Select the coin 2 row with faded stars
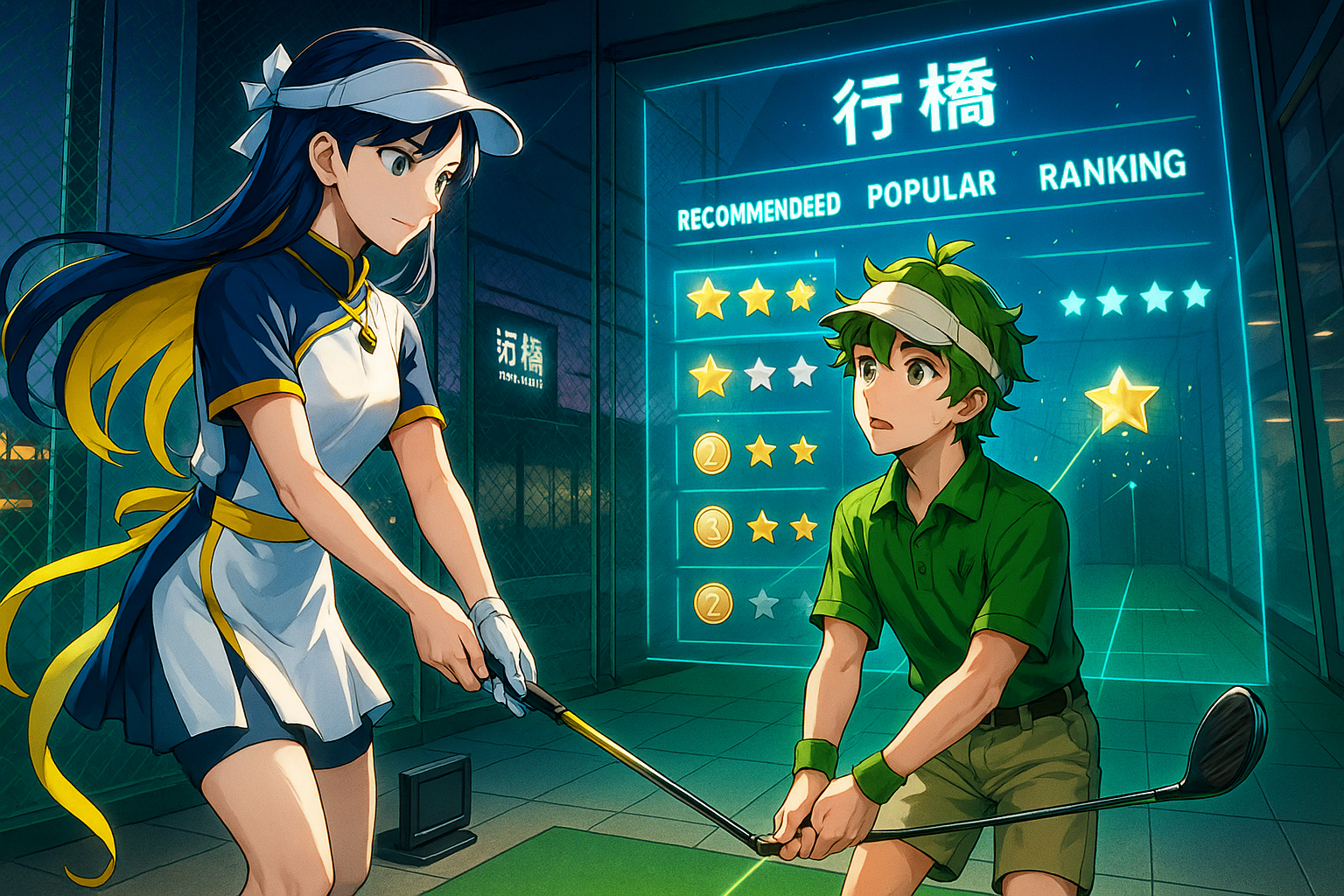 (x=753, y=604)
